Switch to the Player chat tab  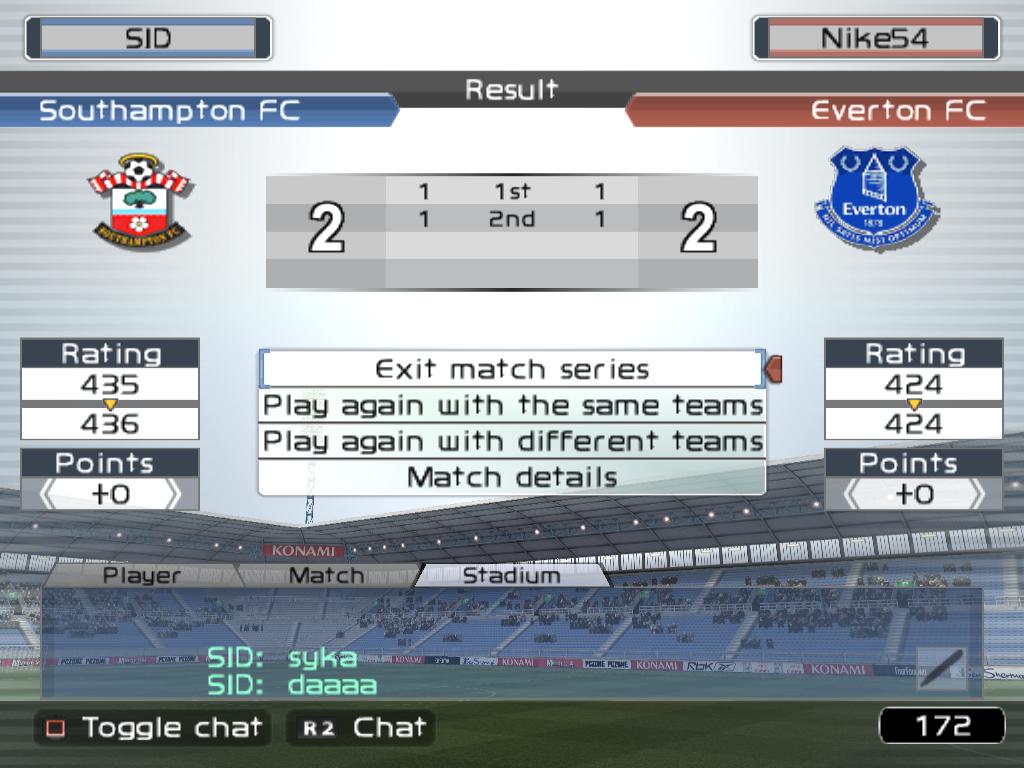coord(142,576)
